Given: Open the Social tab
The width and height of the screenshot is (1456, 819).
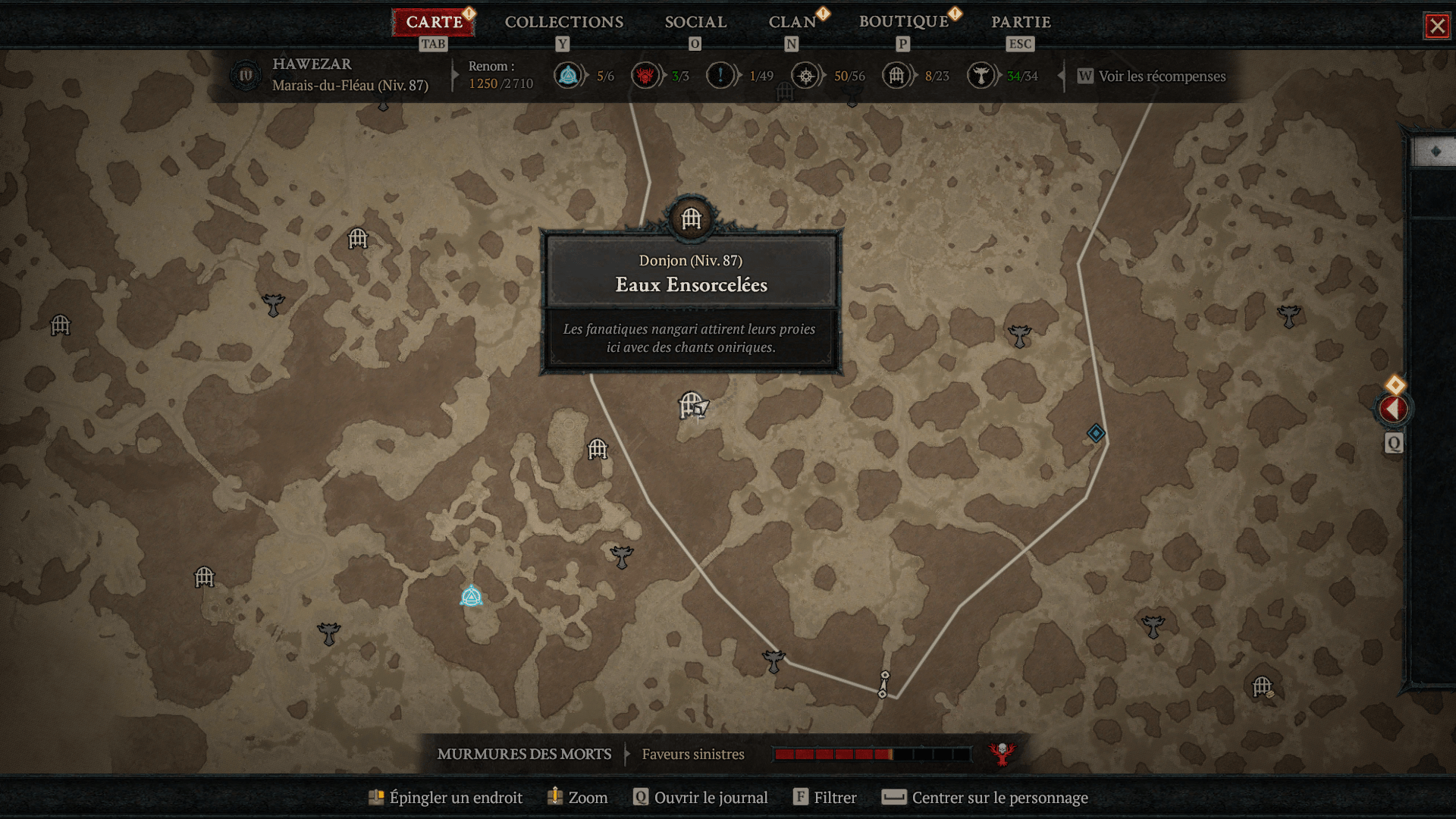Looking at the screenshot, I should point(695,22).
